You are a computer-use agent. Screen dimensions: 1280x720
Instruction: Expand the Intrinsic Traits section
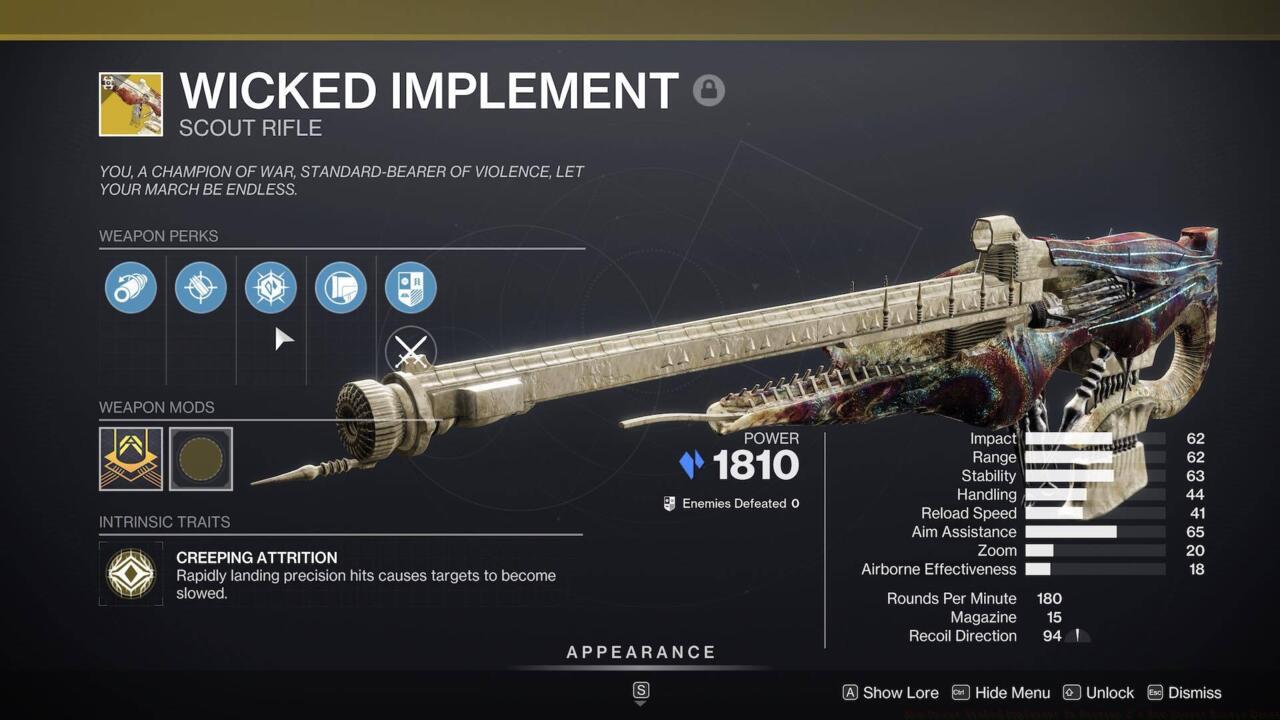coord(164,521)
